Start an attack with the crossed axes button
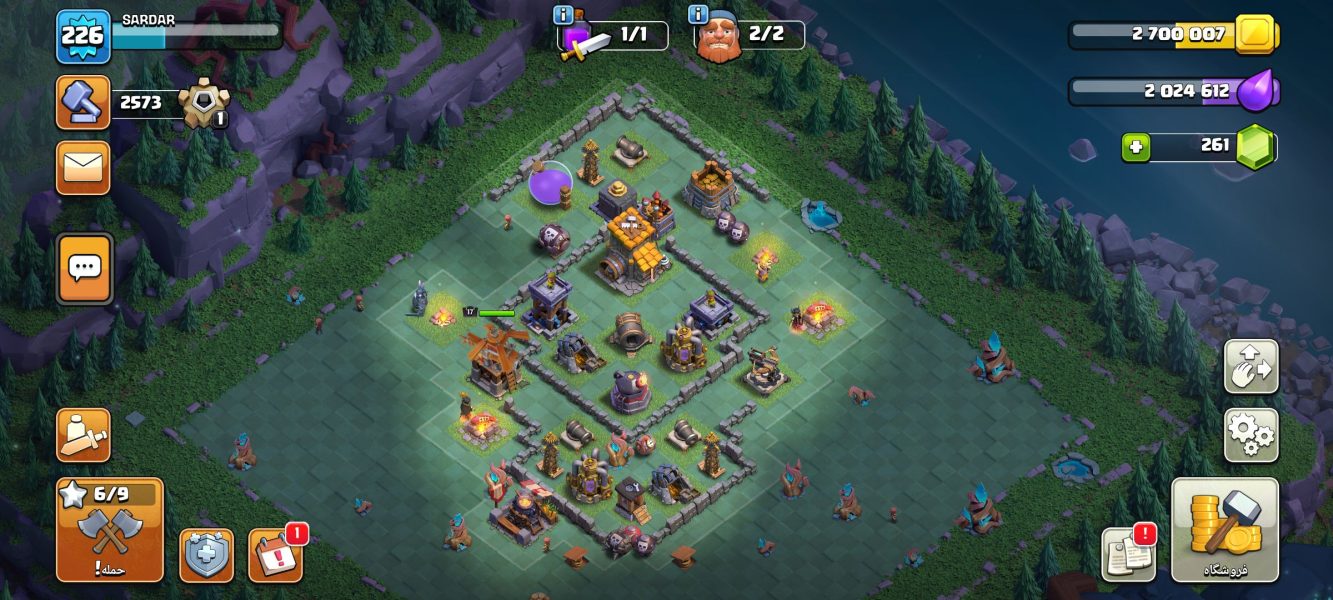 point(110,530)
